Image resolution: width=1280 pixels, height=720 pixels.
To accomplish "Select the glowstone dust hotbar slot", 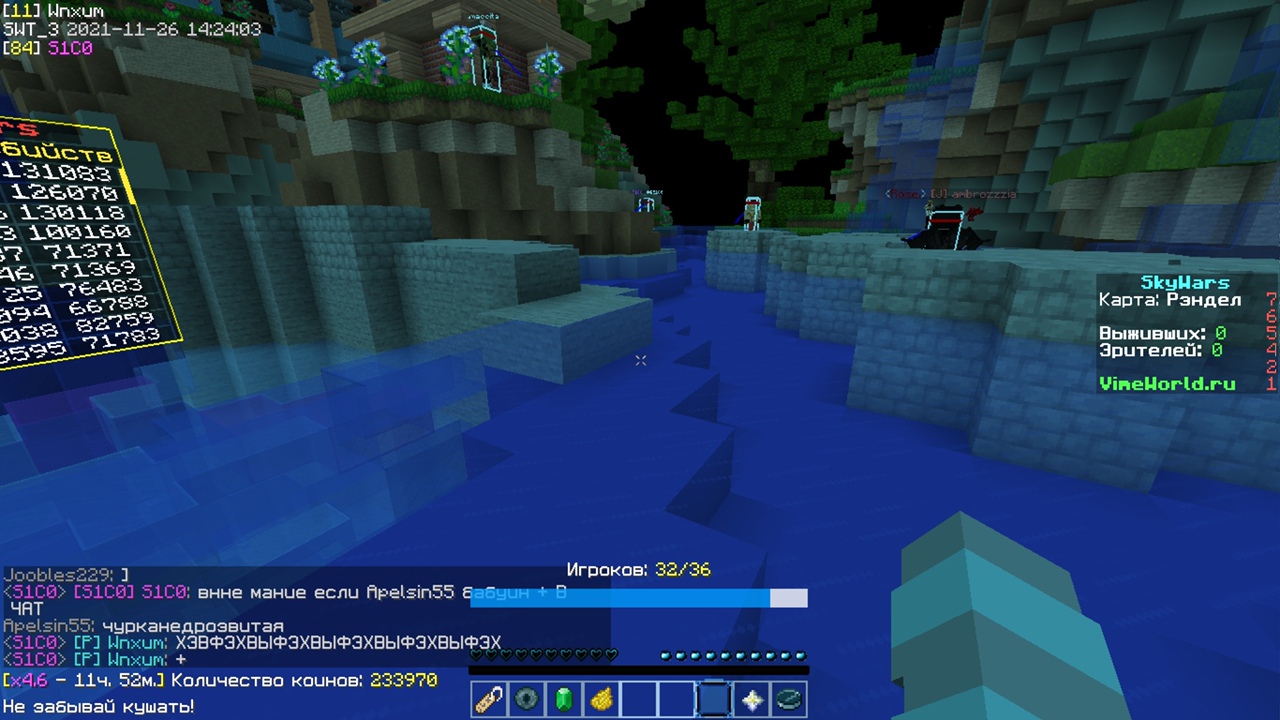I will [x=601, y=699].
